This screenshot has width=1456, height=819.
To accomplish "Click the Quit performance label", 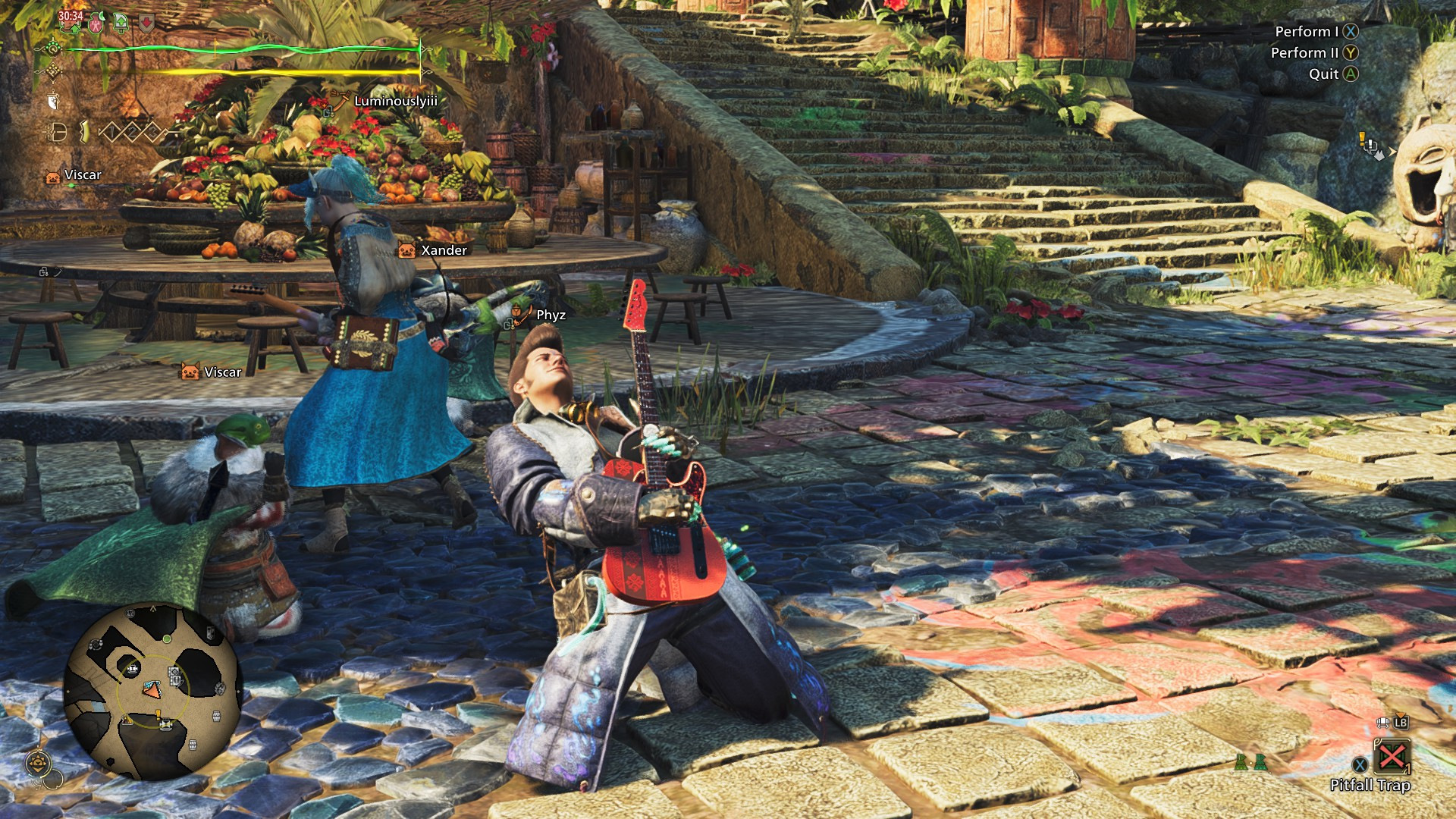I will tap(1323, 74).
